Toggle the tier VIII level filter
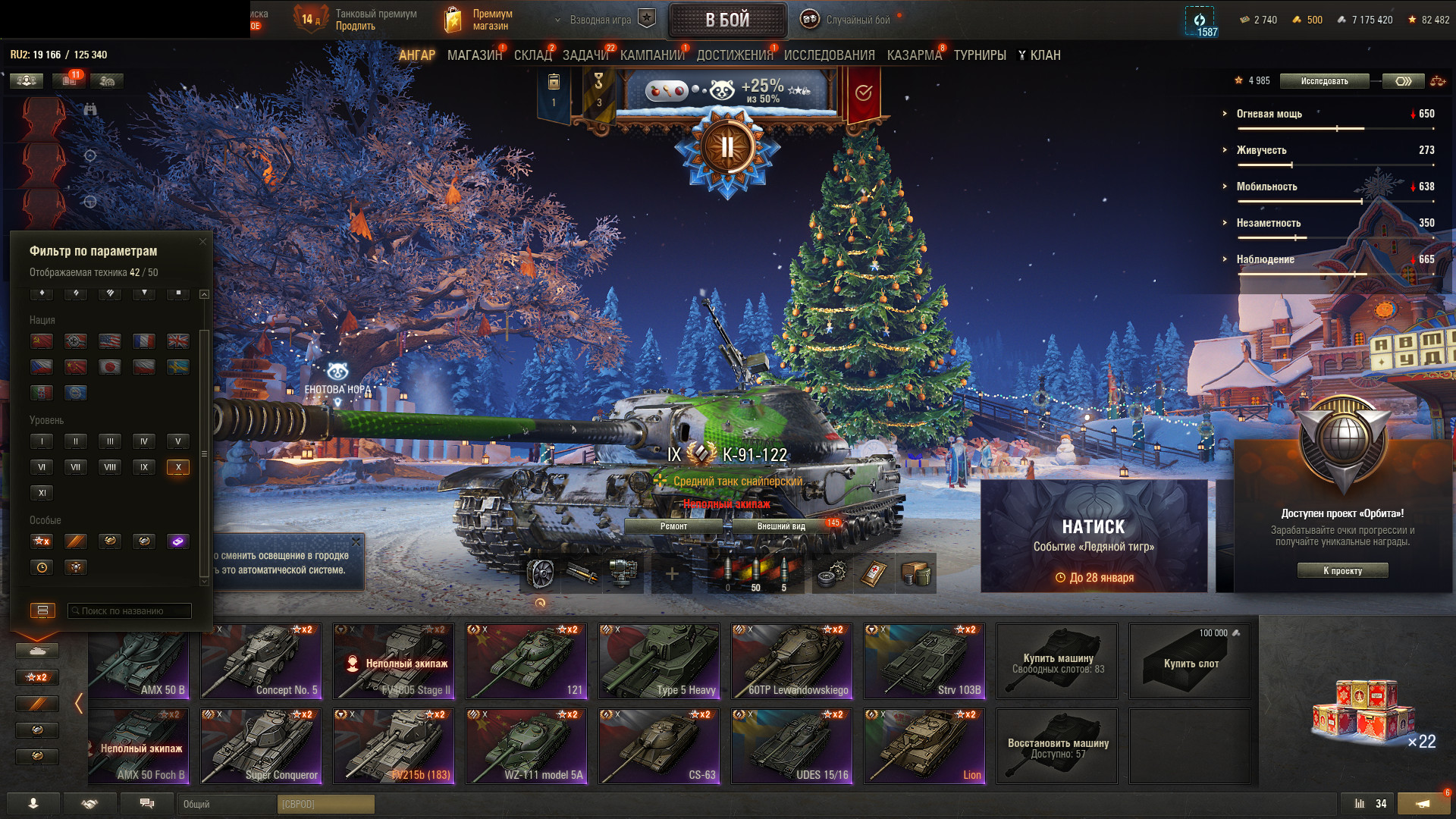The height and width of the screenshot is (819, 1456). click(x=110, y=467)
